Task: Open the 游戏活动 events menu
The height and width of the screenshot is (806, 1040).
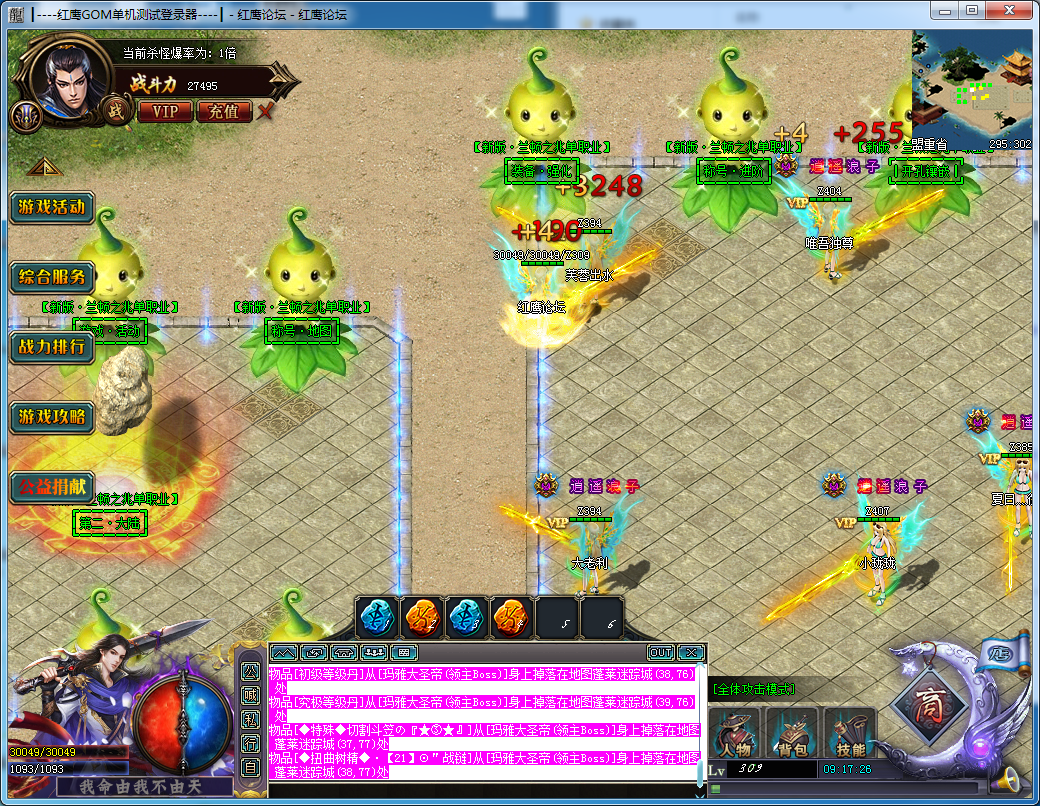Action: (x=51, y=208)
